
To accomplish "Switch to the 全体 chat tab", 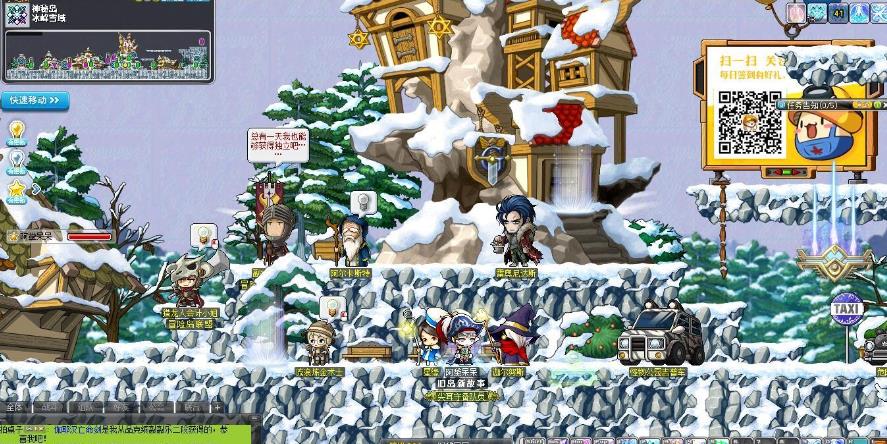I will tap(15, 408).
